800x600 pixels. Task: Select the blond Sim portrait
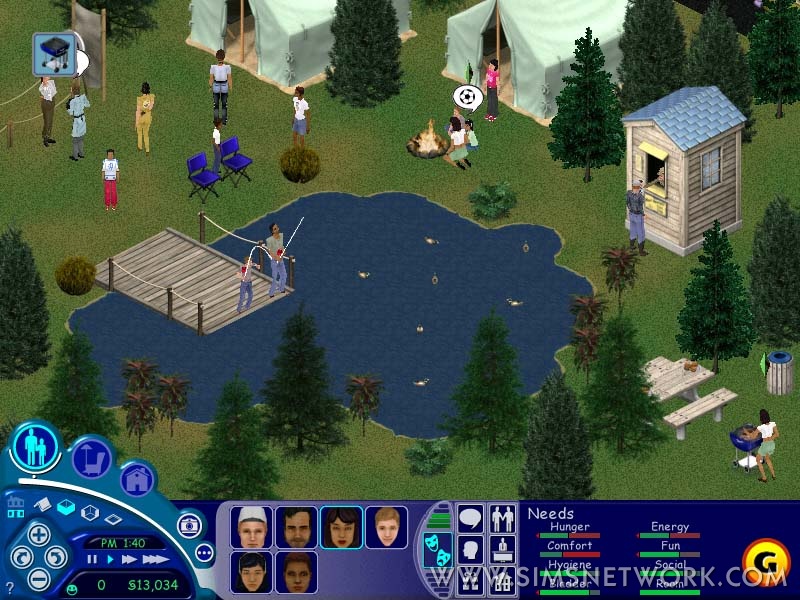point(386,527)
